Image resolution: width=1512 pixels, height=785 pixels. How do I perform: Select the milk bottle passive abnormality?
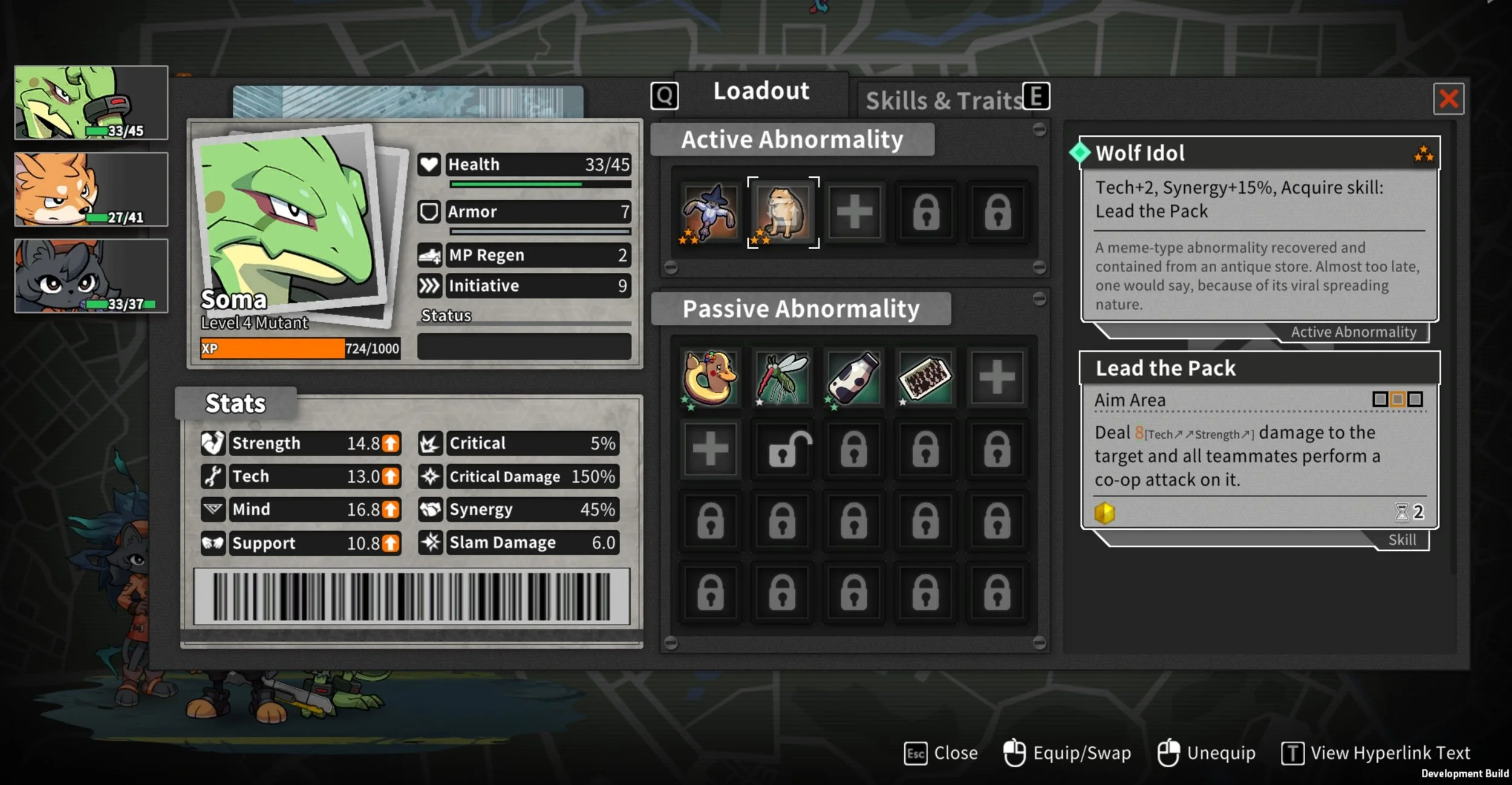point(853,378)
